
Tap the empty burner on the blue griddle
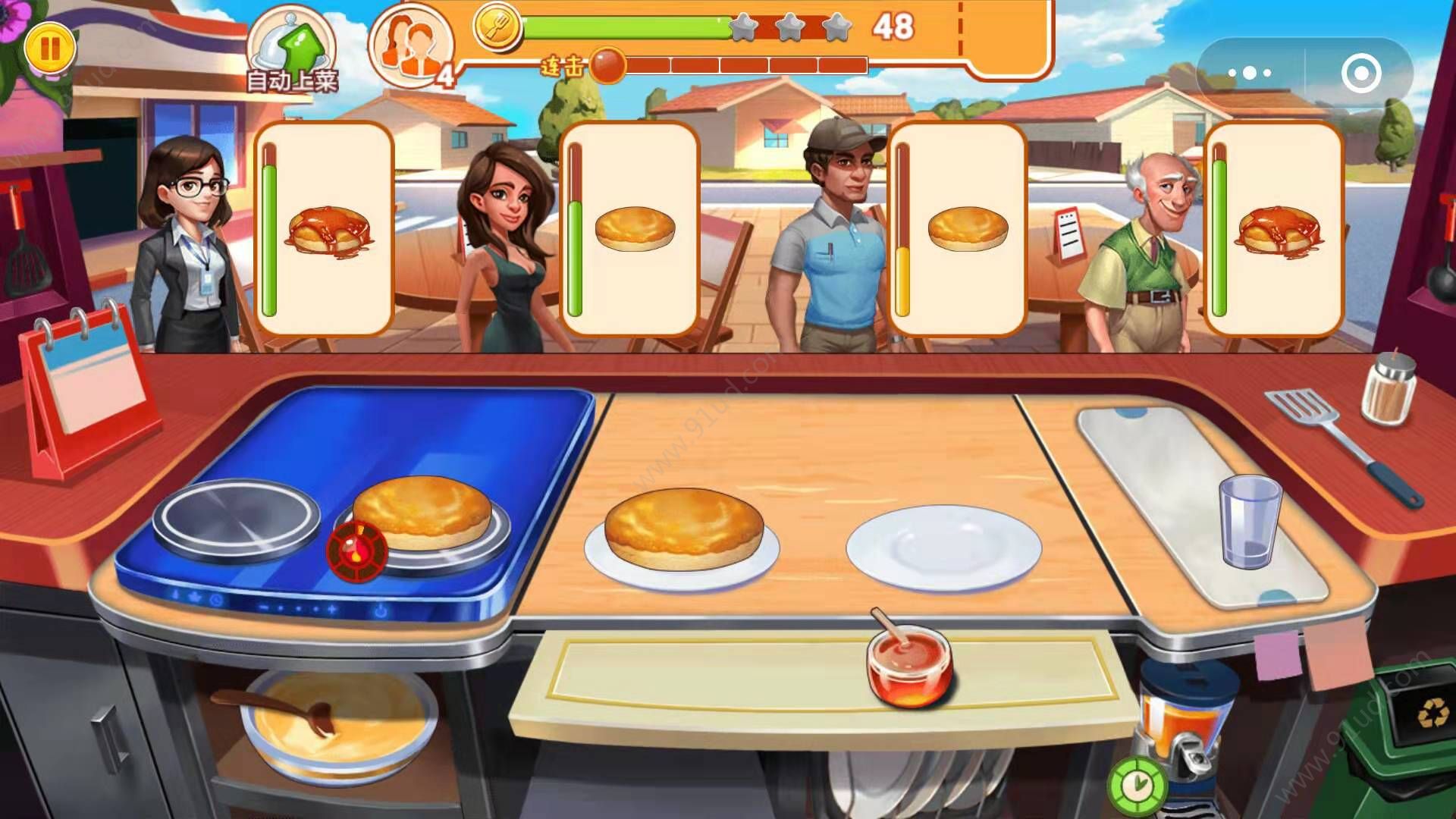tap(237, 521)
